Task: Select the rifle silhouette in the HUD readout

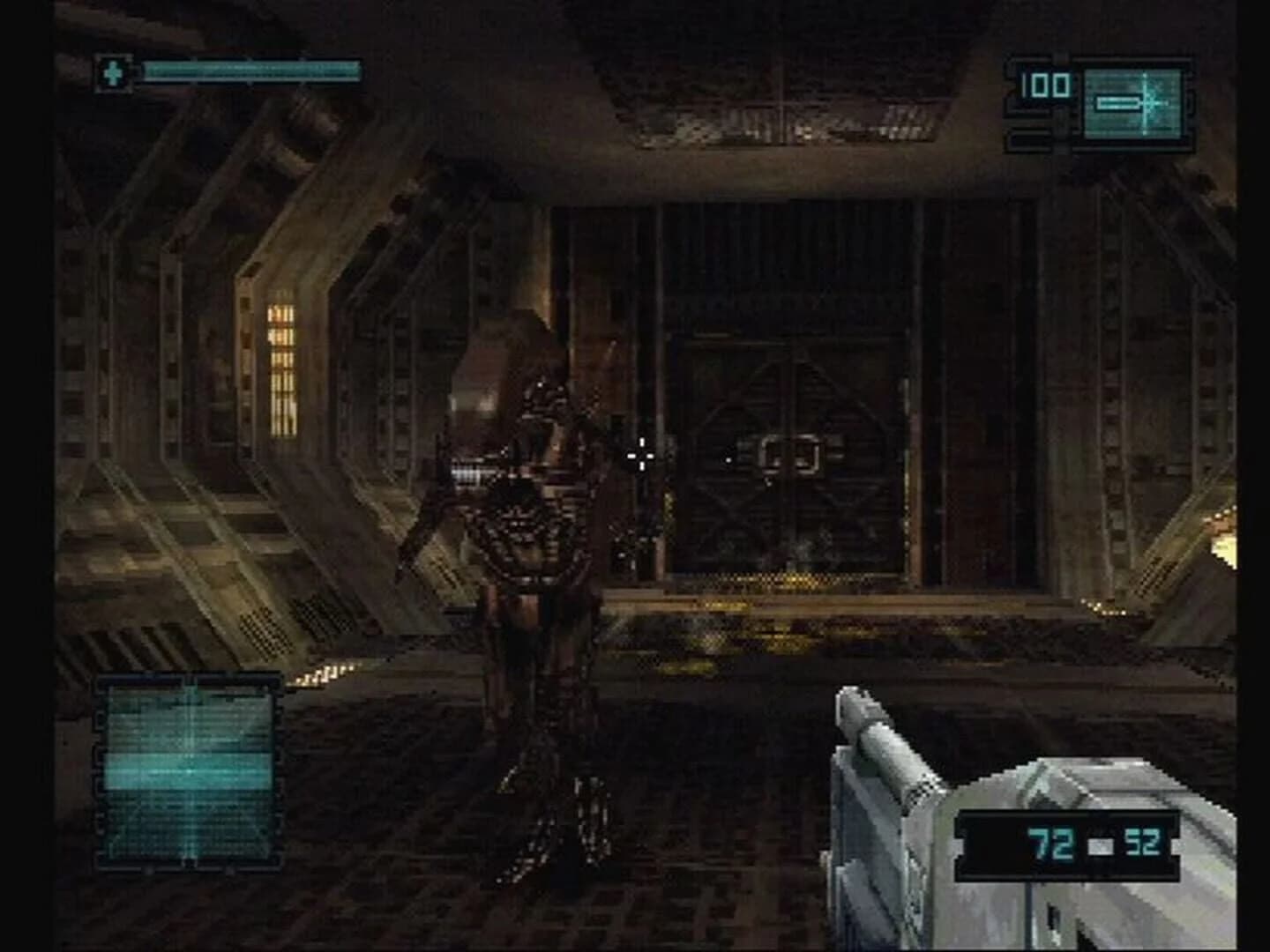Action: tap(1118, 103)
